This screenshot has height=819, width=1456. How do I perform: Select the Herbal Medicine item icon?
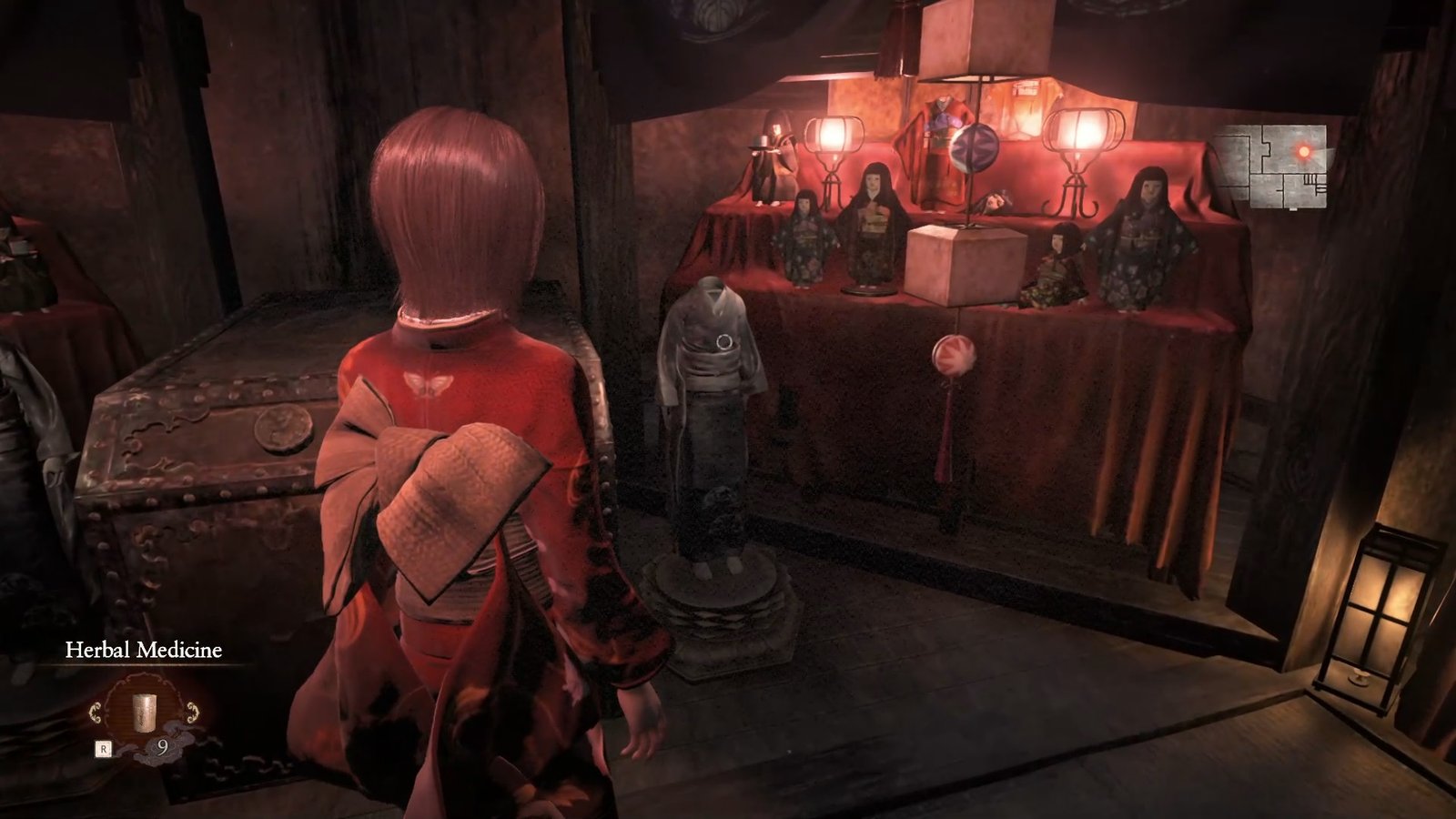tap(144, 713)
